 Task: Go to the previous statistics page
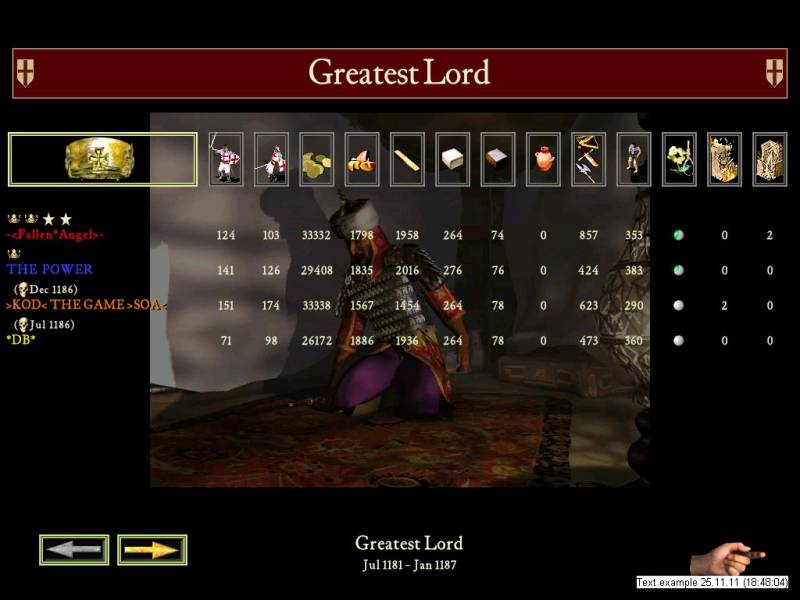[x=74, y=549]
